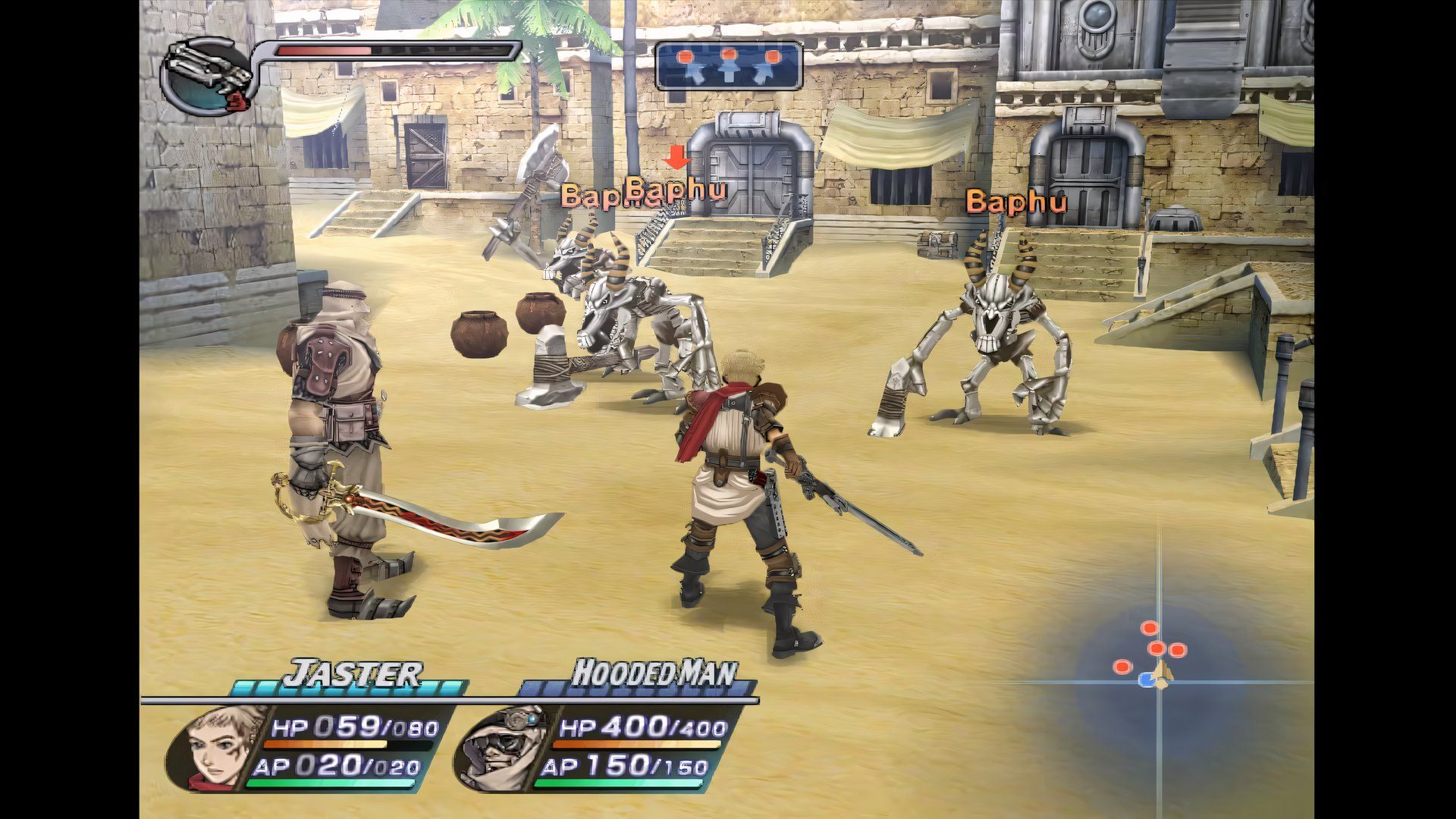Image resolution: width=1456 pixels, height=819 pixels.
Task: Click the overlapping Baphu name label
Action: (x=645, y=196)
